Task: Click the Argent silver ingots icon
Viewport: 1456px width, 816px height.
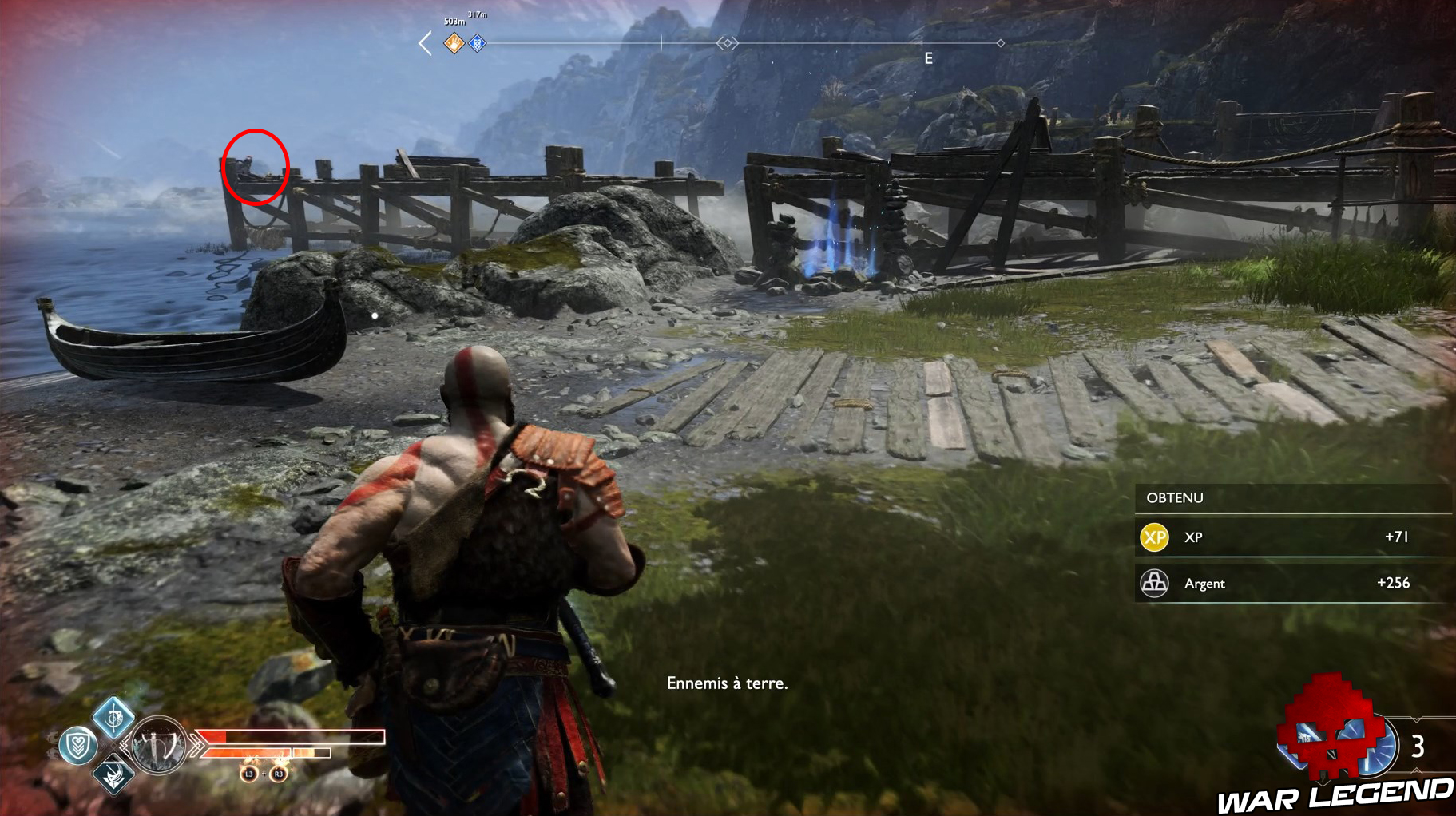Action: click(x=1153, y=584)
